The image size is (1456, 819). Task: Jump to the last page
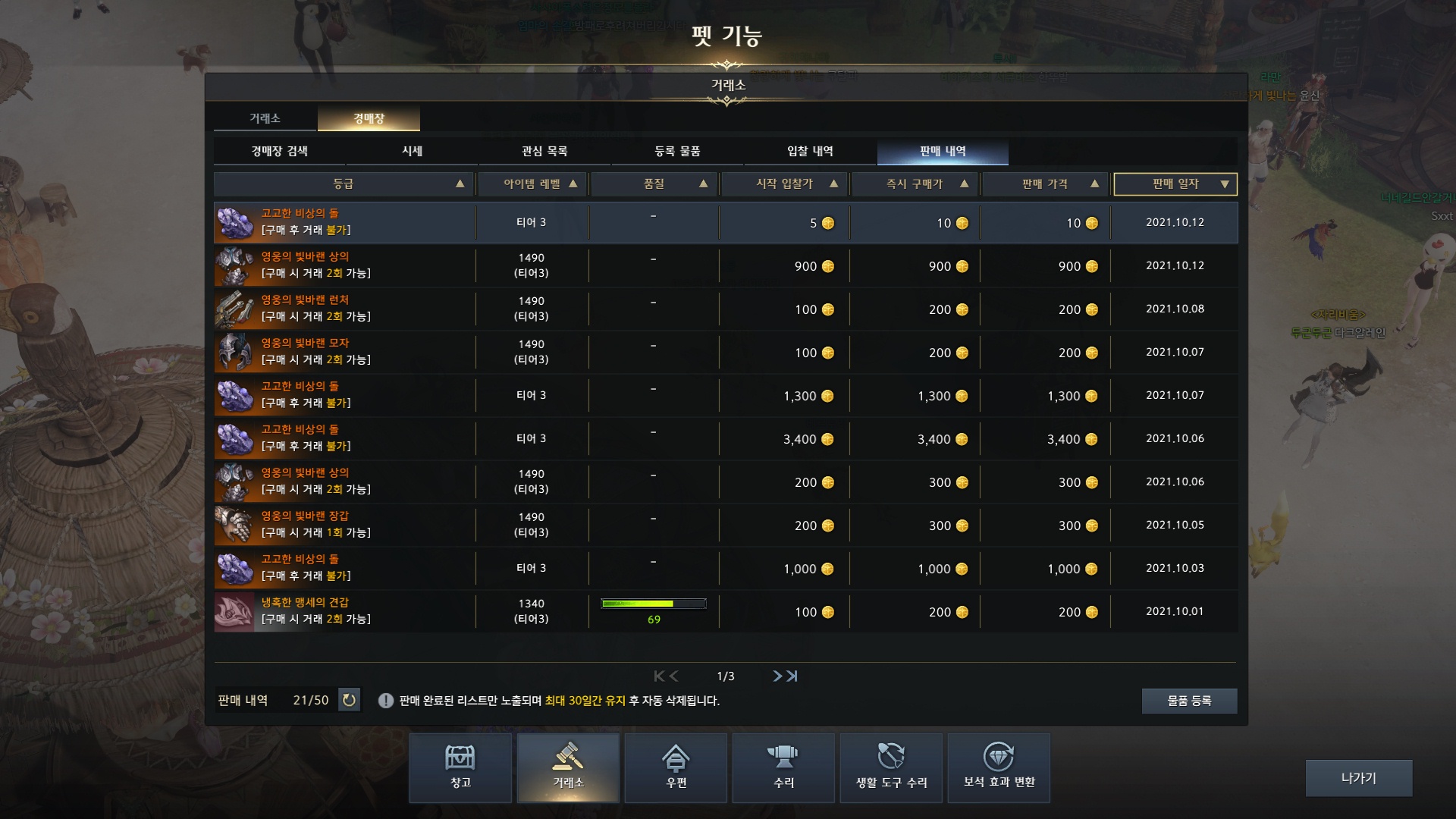(792, 676)
